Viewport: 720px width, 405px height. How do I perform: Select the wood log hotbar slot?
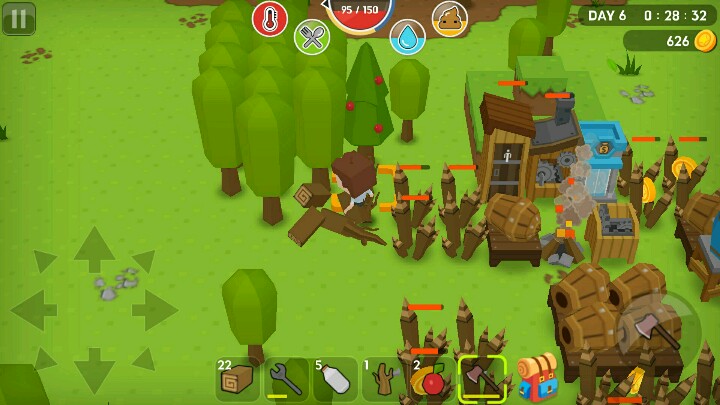tap(238, 380)
